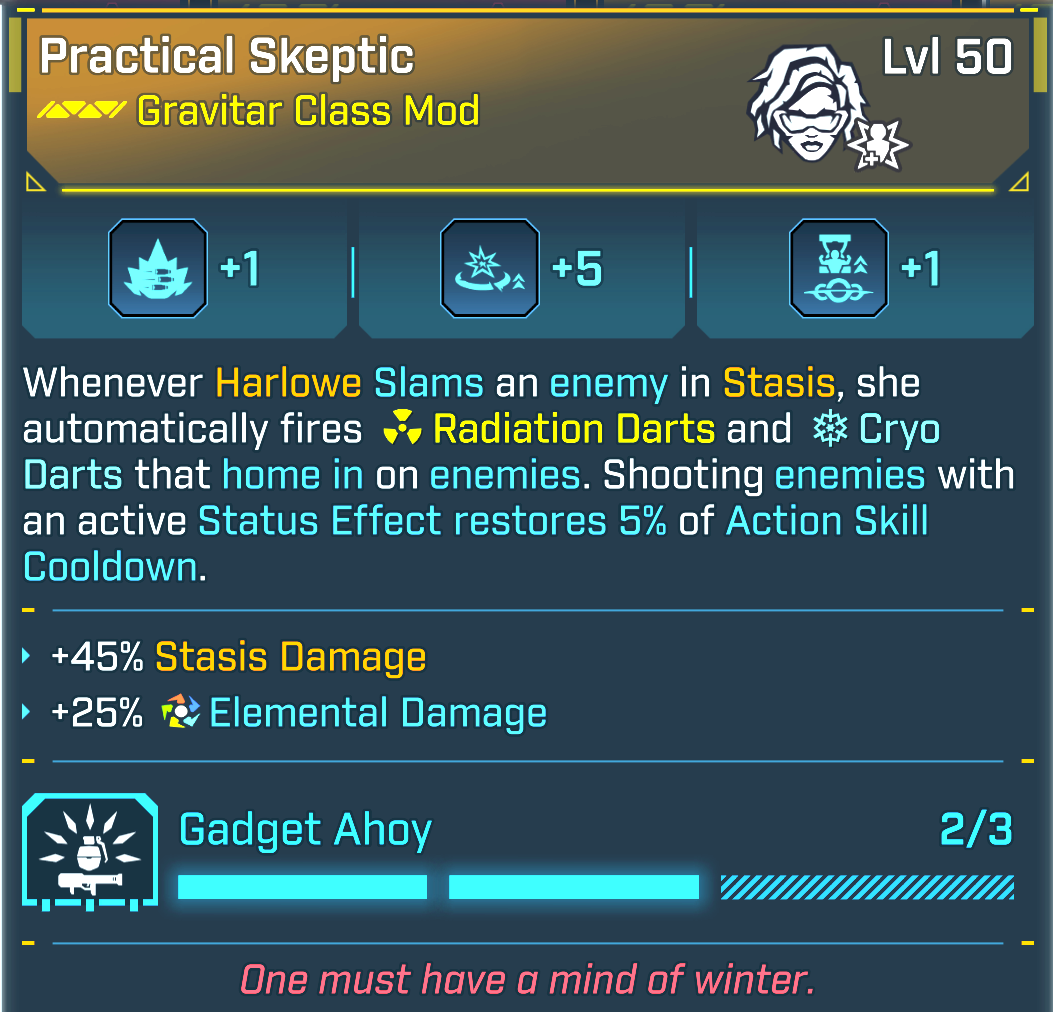Screen dimensions: 1053x1012
Task: Select the burst skill icon with +5
Action: coord(490,269)
